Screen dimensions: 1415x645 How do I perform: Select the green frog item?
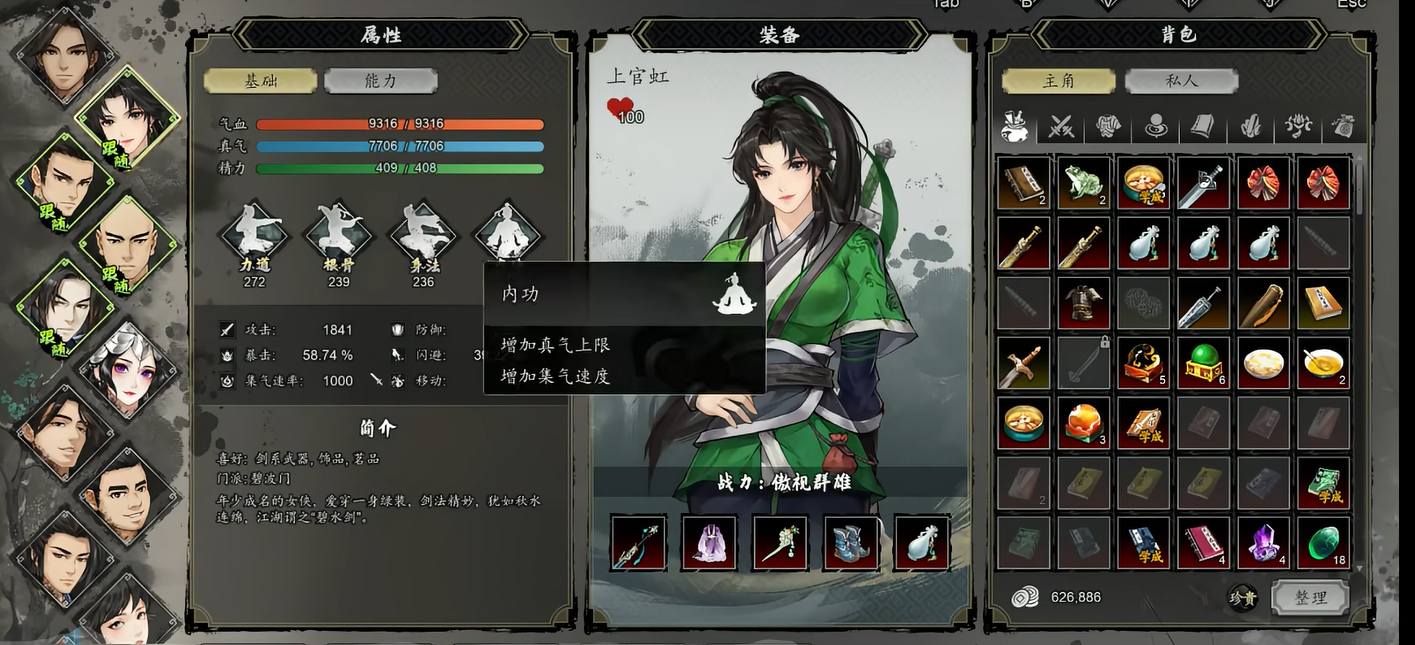click(x=1084, y=183)
